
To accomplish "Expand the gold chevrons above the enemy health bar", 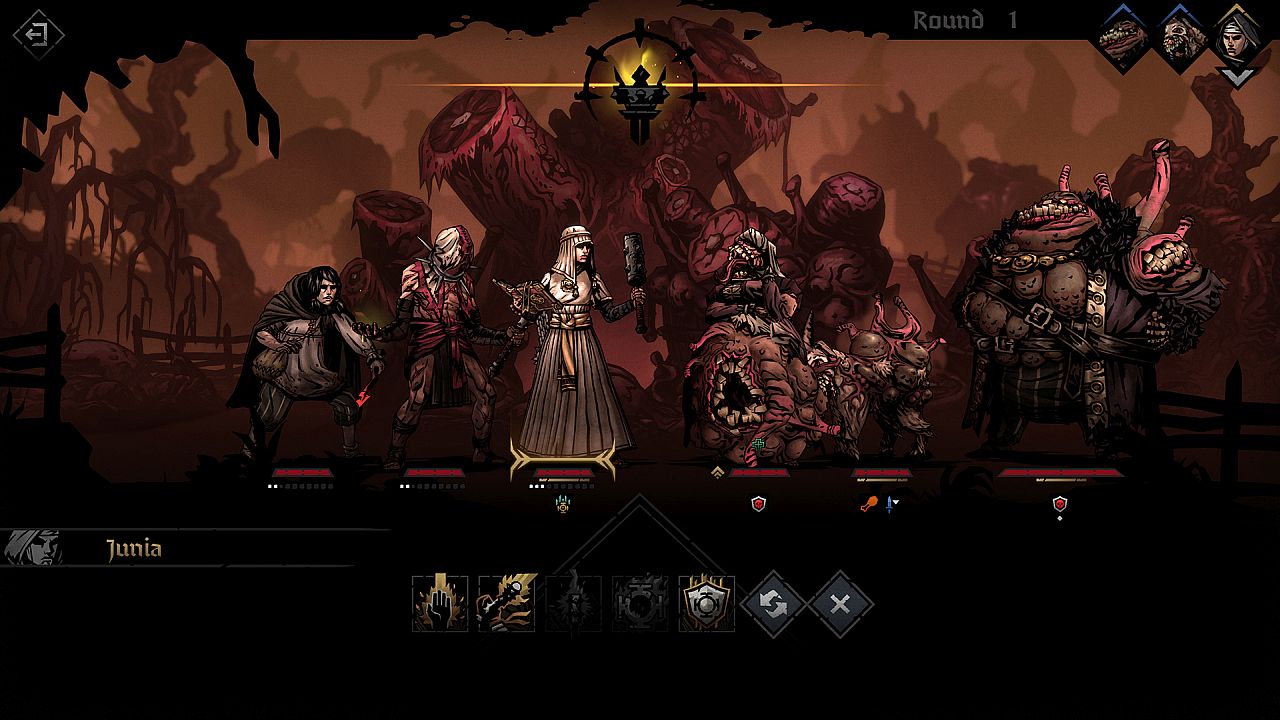I will pos(717,470).
